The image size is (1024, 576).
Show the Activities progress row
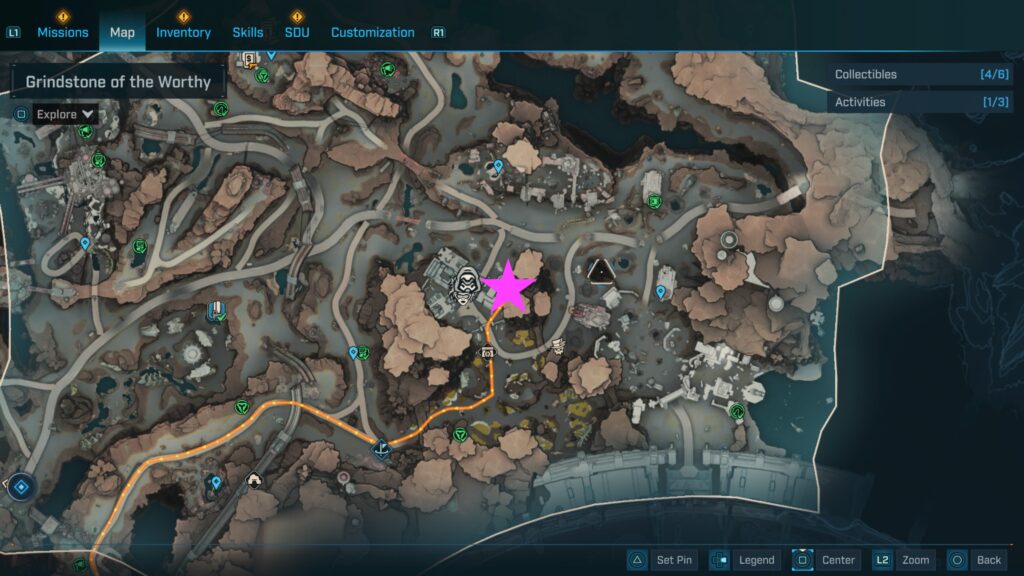pyautogui.click(x=905, y=102)
